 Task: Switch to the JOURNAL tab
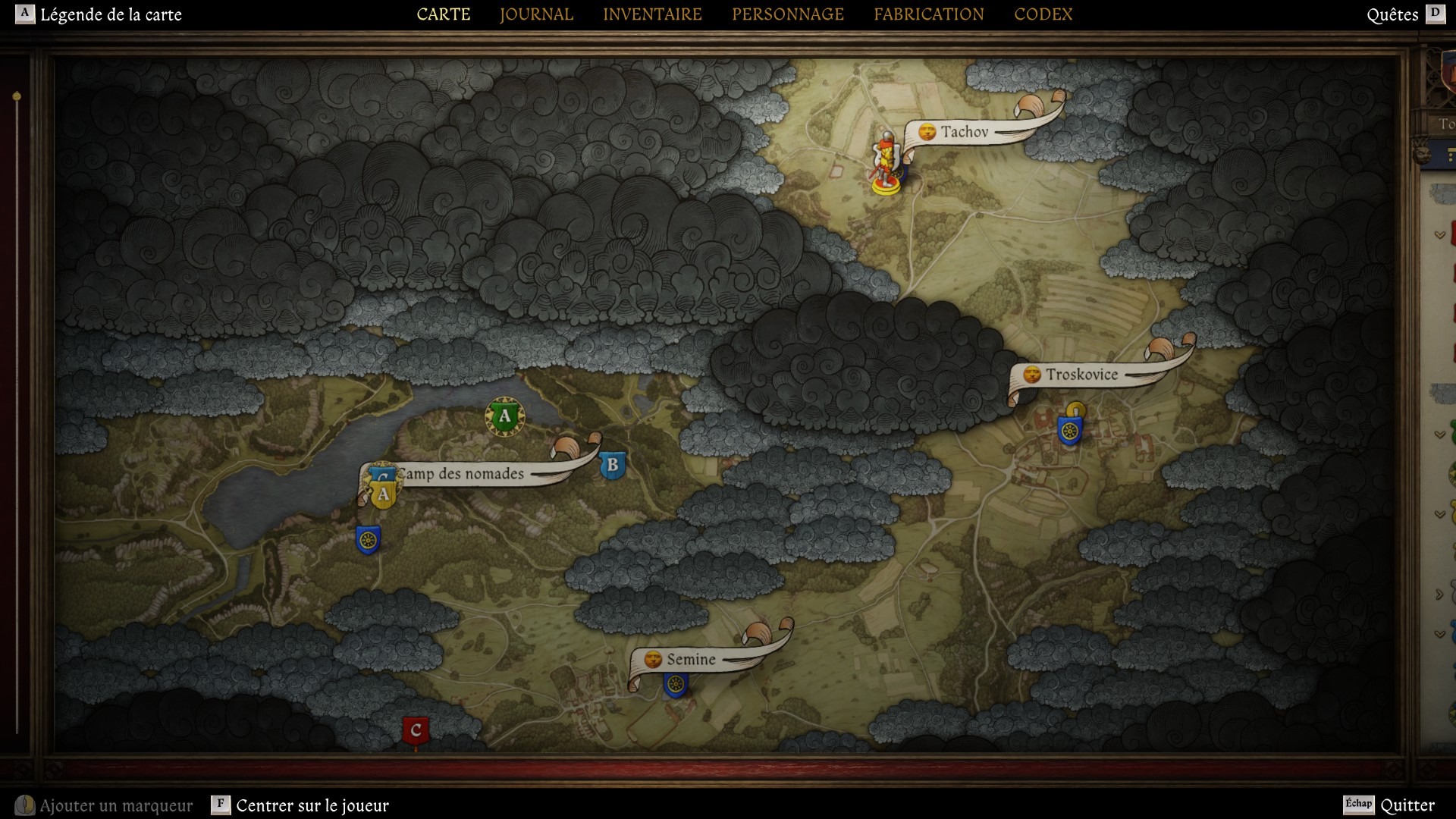coord(535,14)
